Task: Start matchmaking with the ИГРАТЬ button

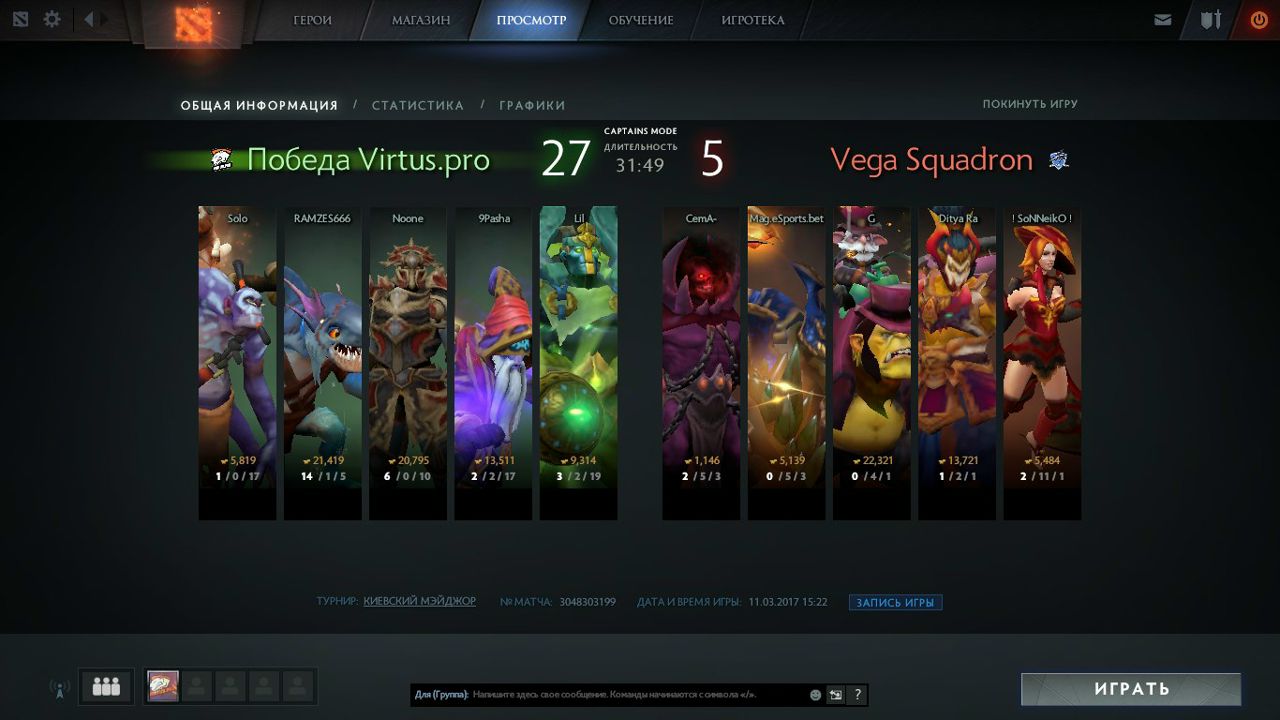Action: 1130,689
